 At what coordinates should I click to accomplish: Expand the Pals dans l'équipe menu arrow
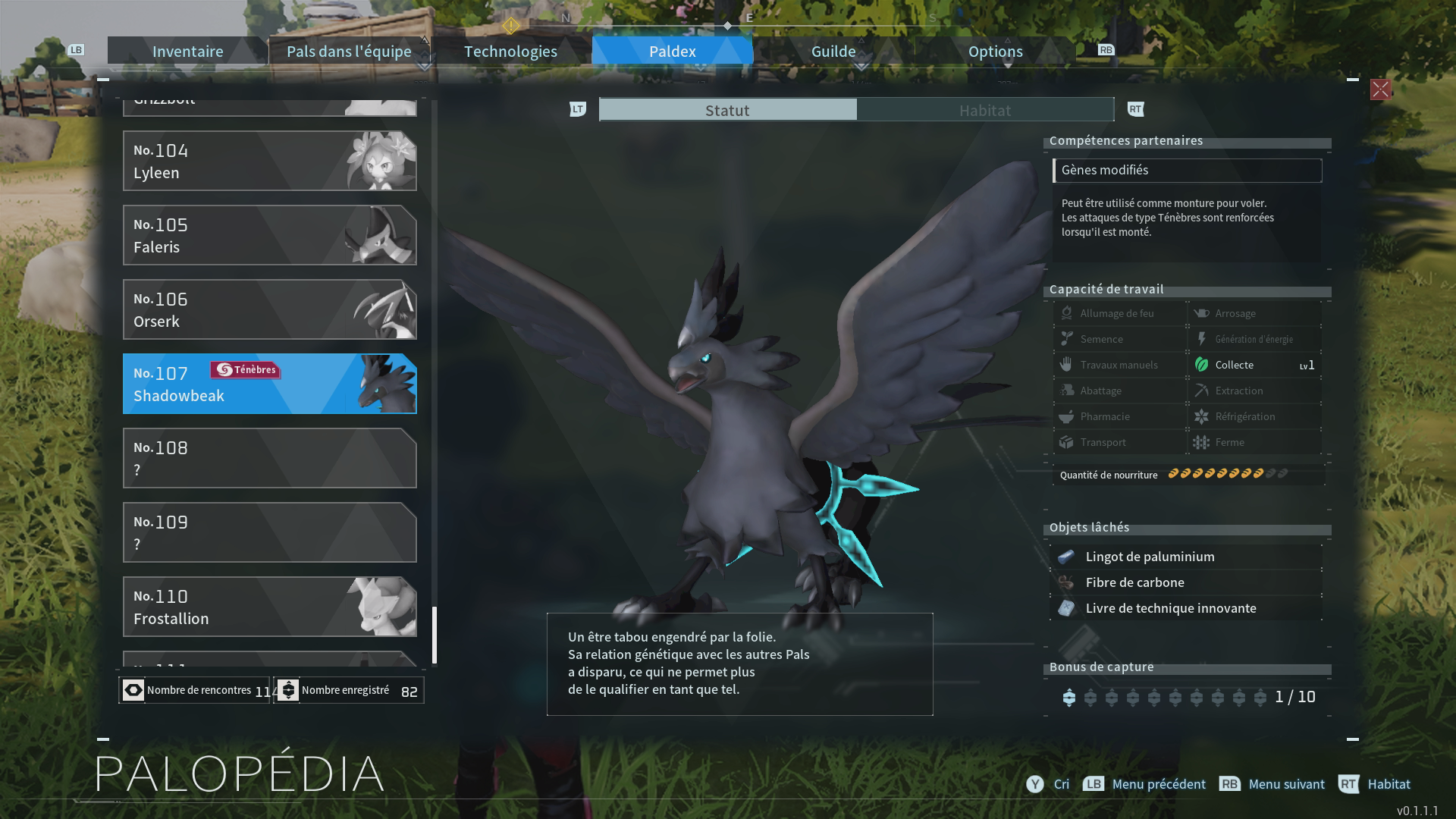(x=425, y=66)
